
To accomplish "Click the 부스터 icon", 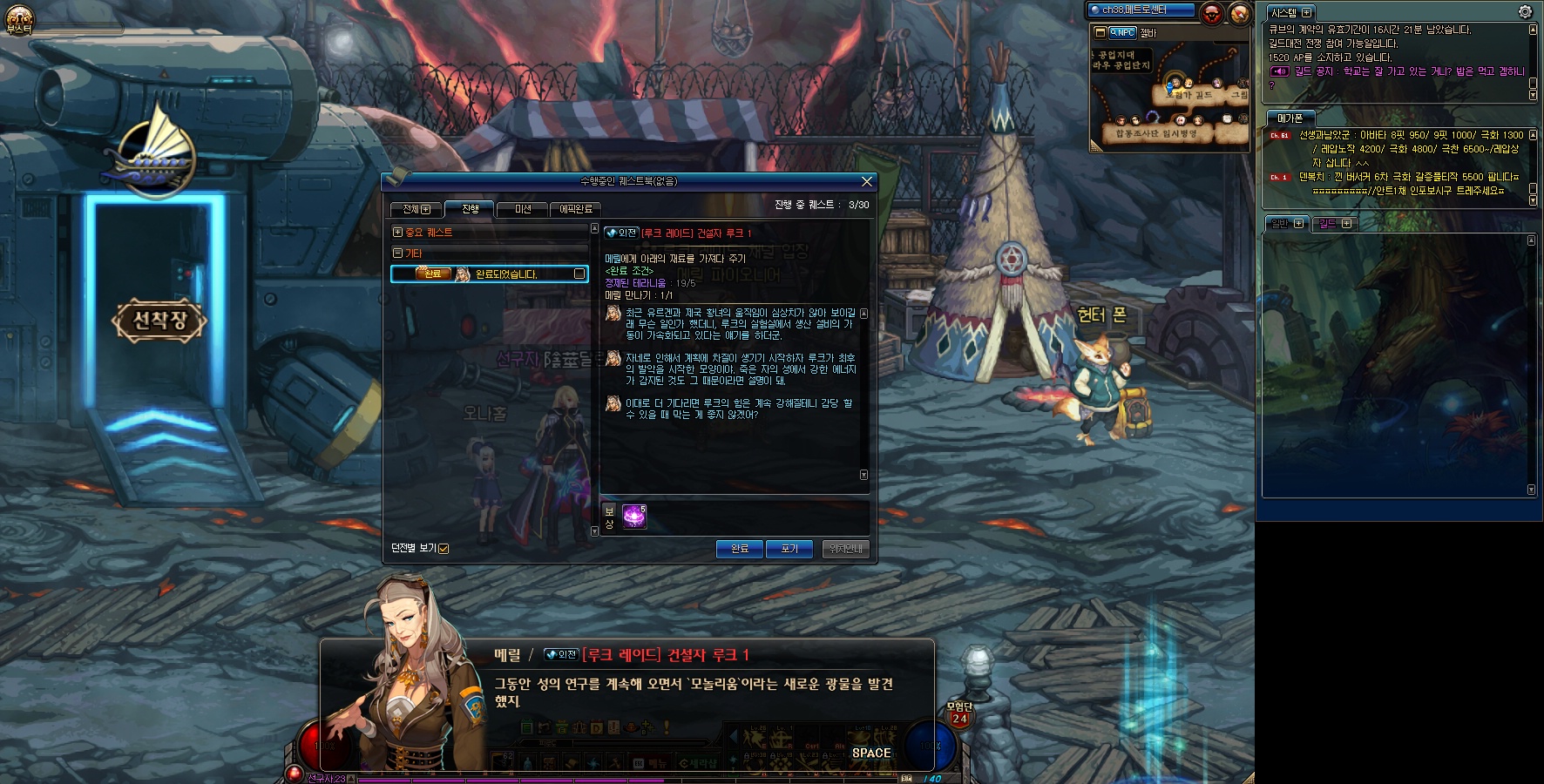I will pyautogui.click(x=19, y=19).
